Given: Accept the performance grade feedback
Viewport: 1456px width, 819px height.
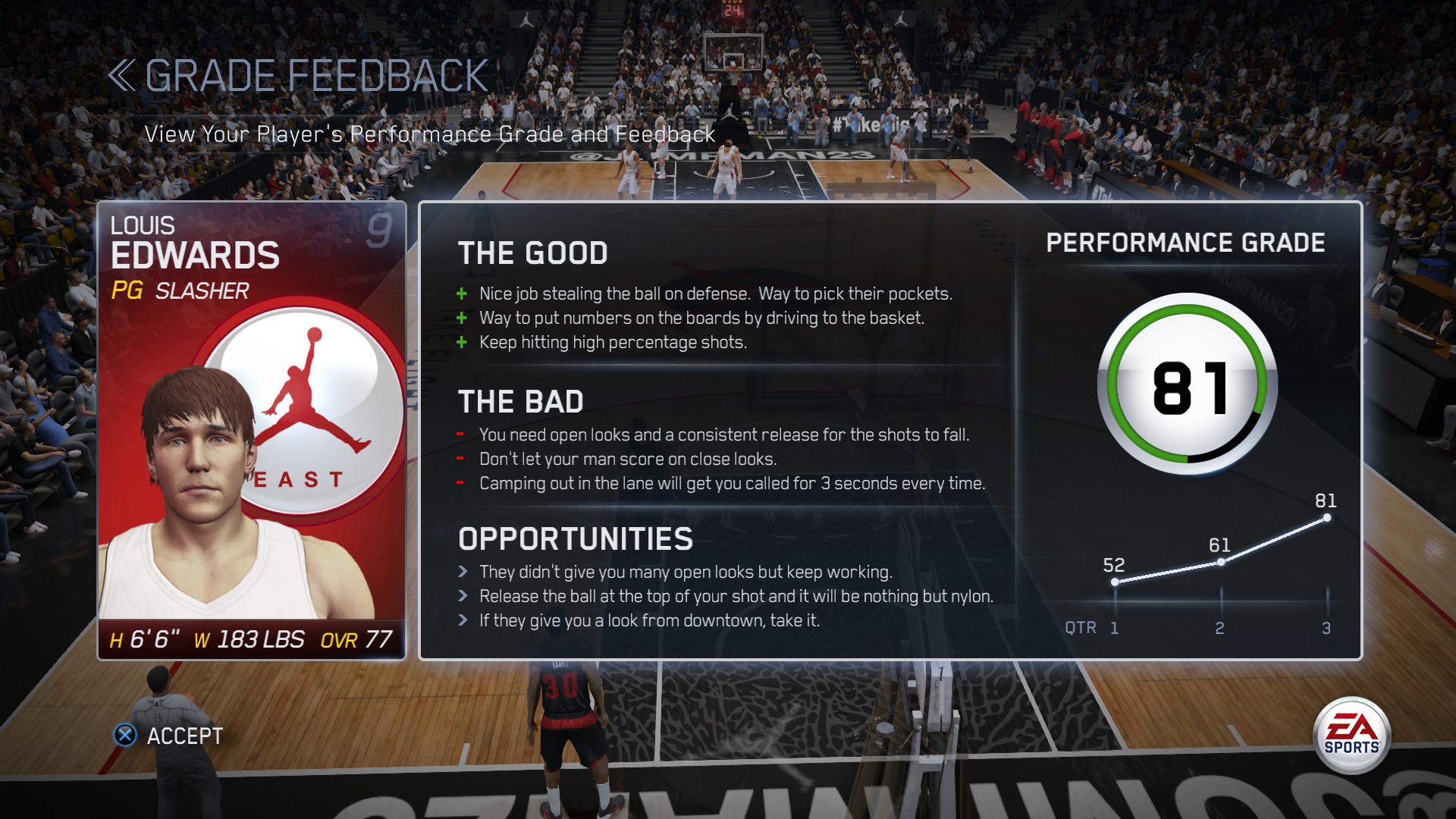Looking at the screenshot, I should click(x=168, y=736).
